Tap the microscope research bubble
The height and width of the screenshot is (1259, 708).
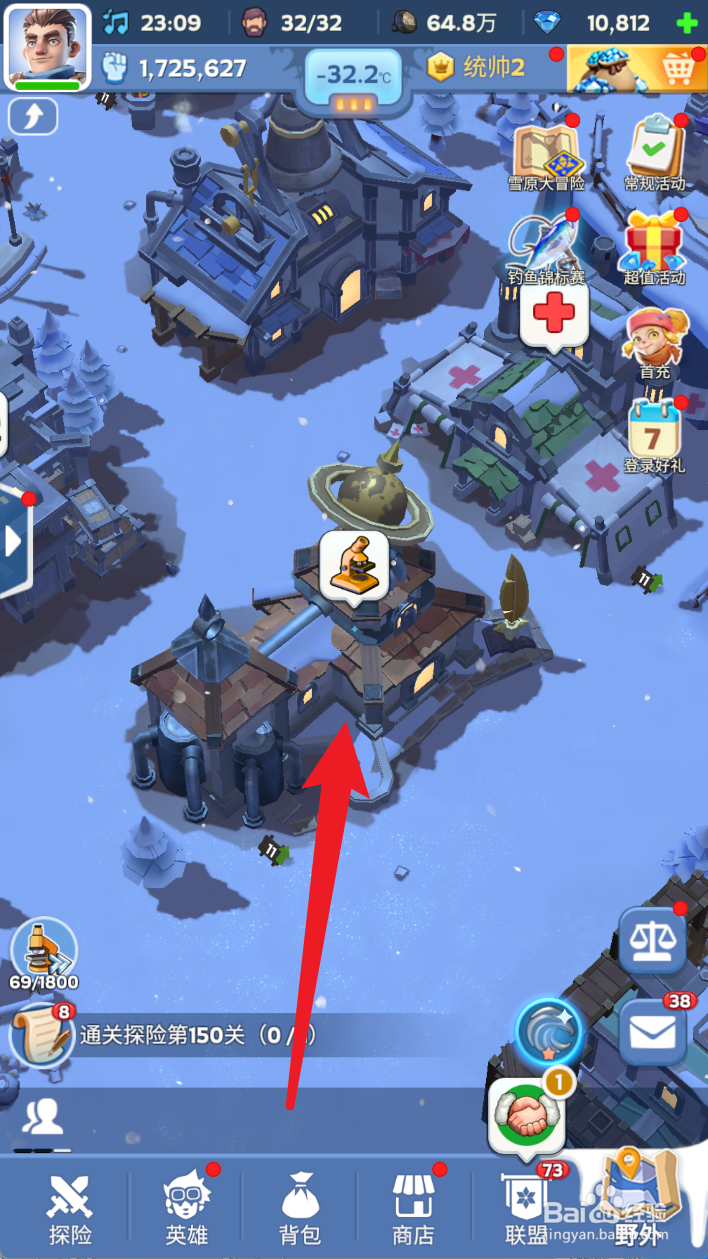[353, 563]
